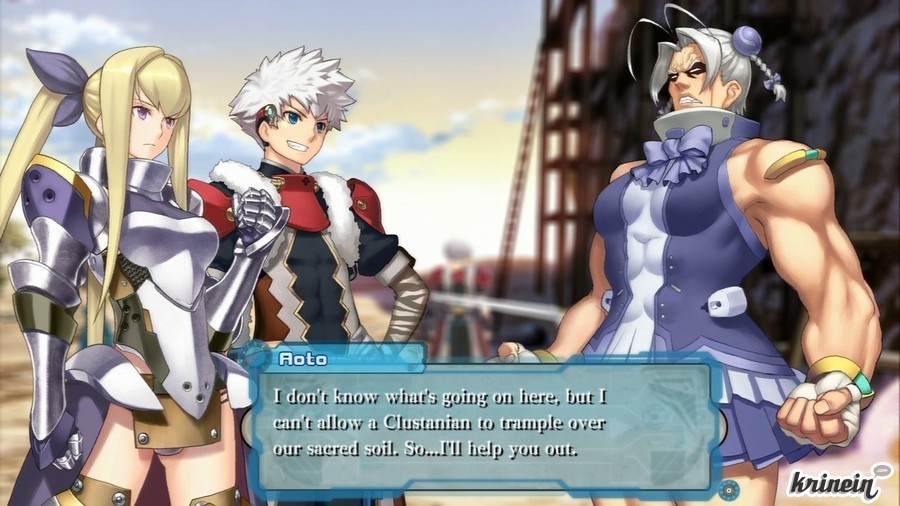The image size is (900, 506).
Task: Click the round advance icon below dialogue
Action: tap(729, 489)
